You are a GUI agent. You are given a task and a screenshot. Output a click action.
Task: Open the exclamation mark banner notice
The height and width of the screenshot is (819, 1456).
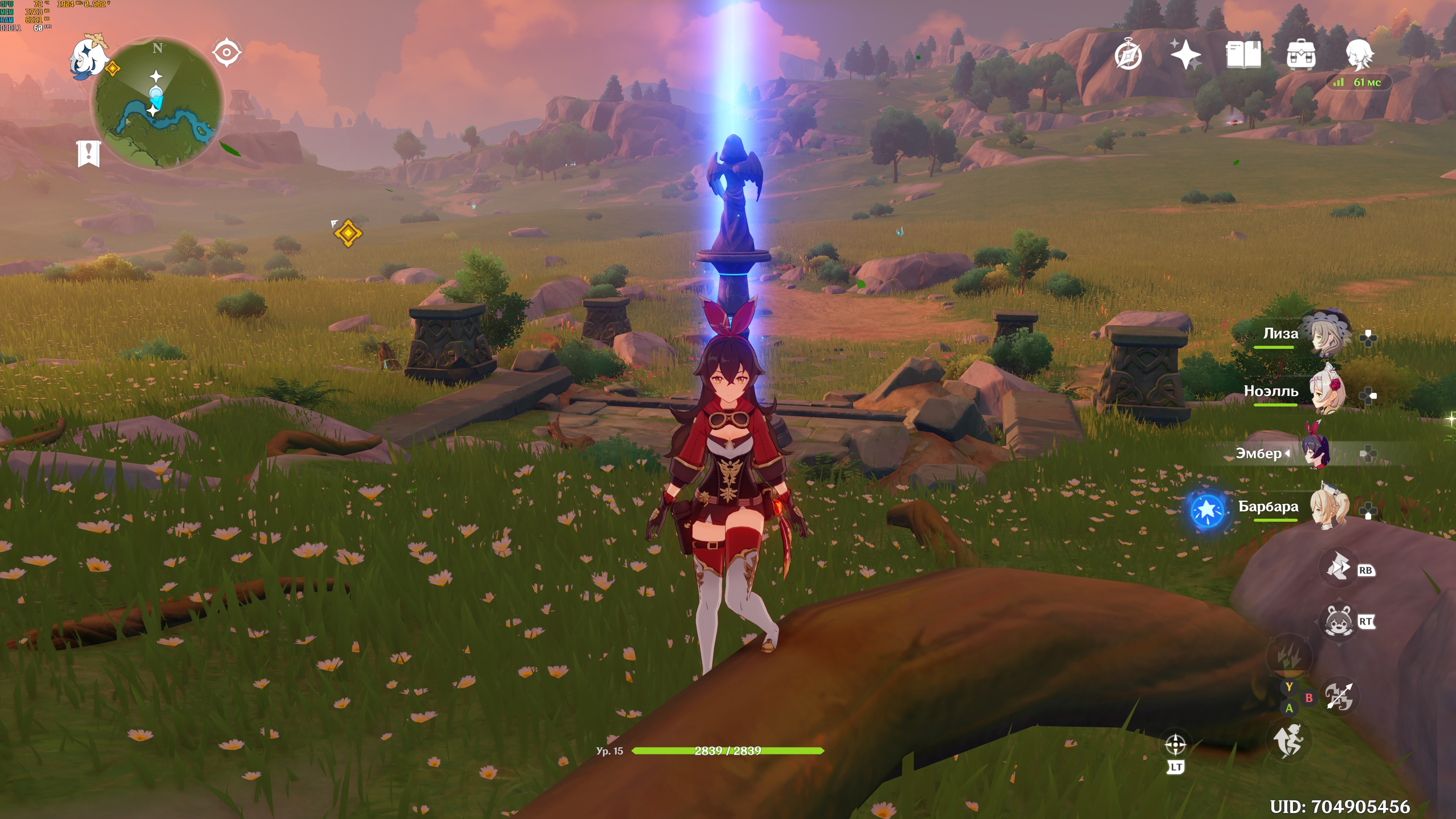click(89, 153)
